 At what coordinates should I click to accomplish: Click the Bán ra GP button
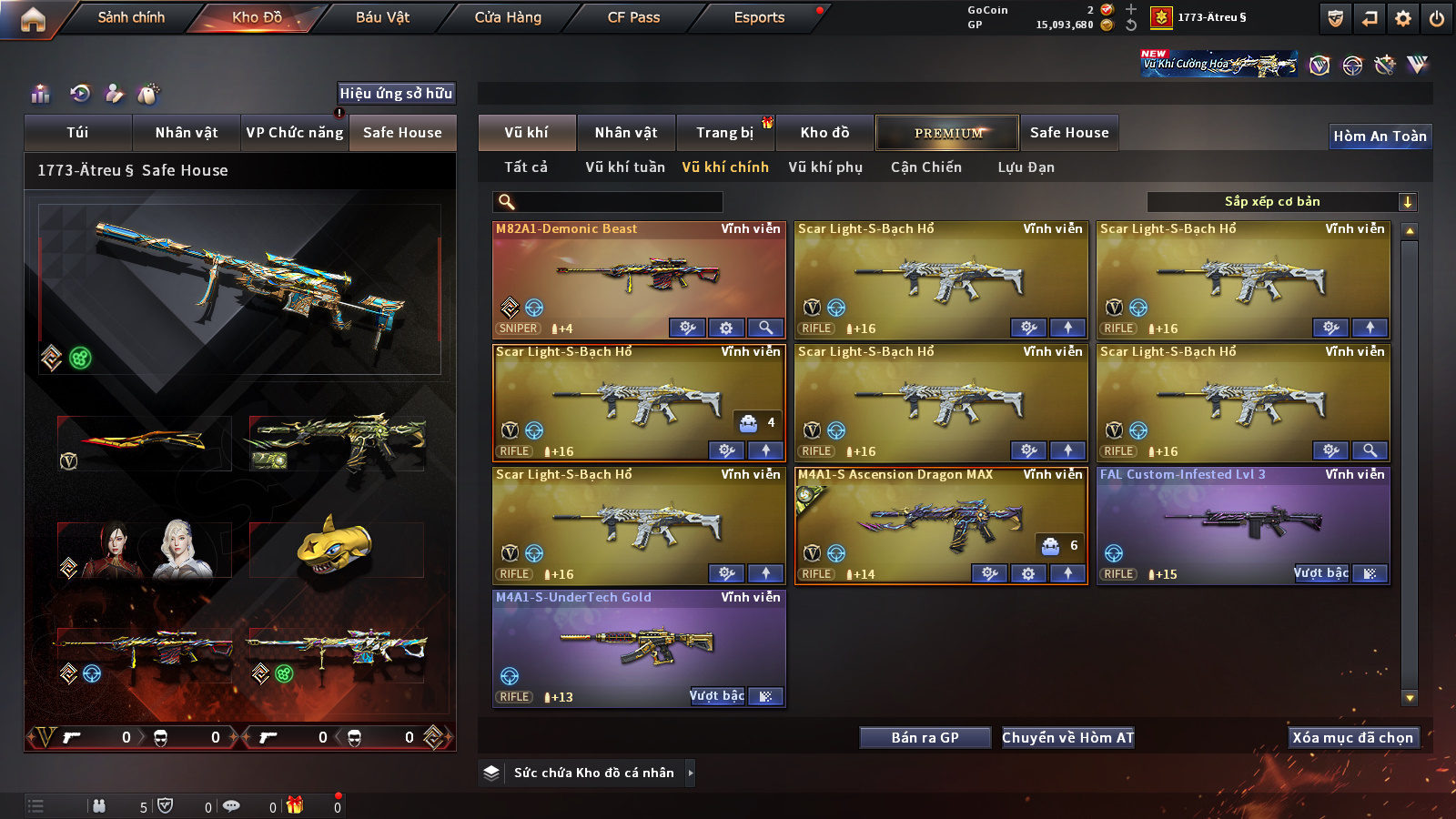(925, 738)
